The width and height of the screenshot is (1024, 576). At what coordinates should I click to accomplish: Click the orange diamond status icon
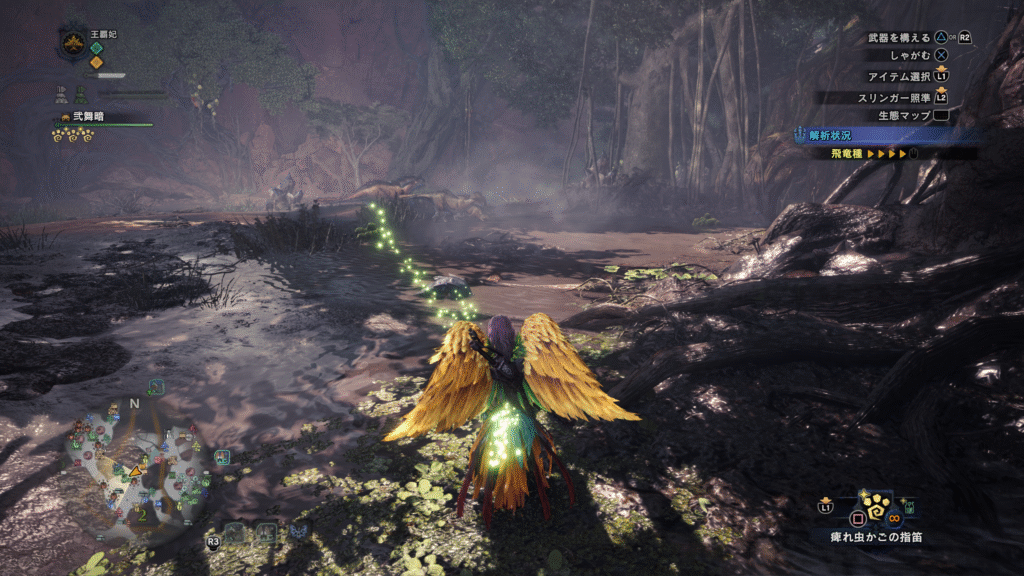click(97, 62)
